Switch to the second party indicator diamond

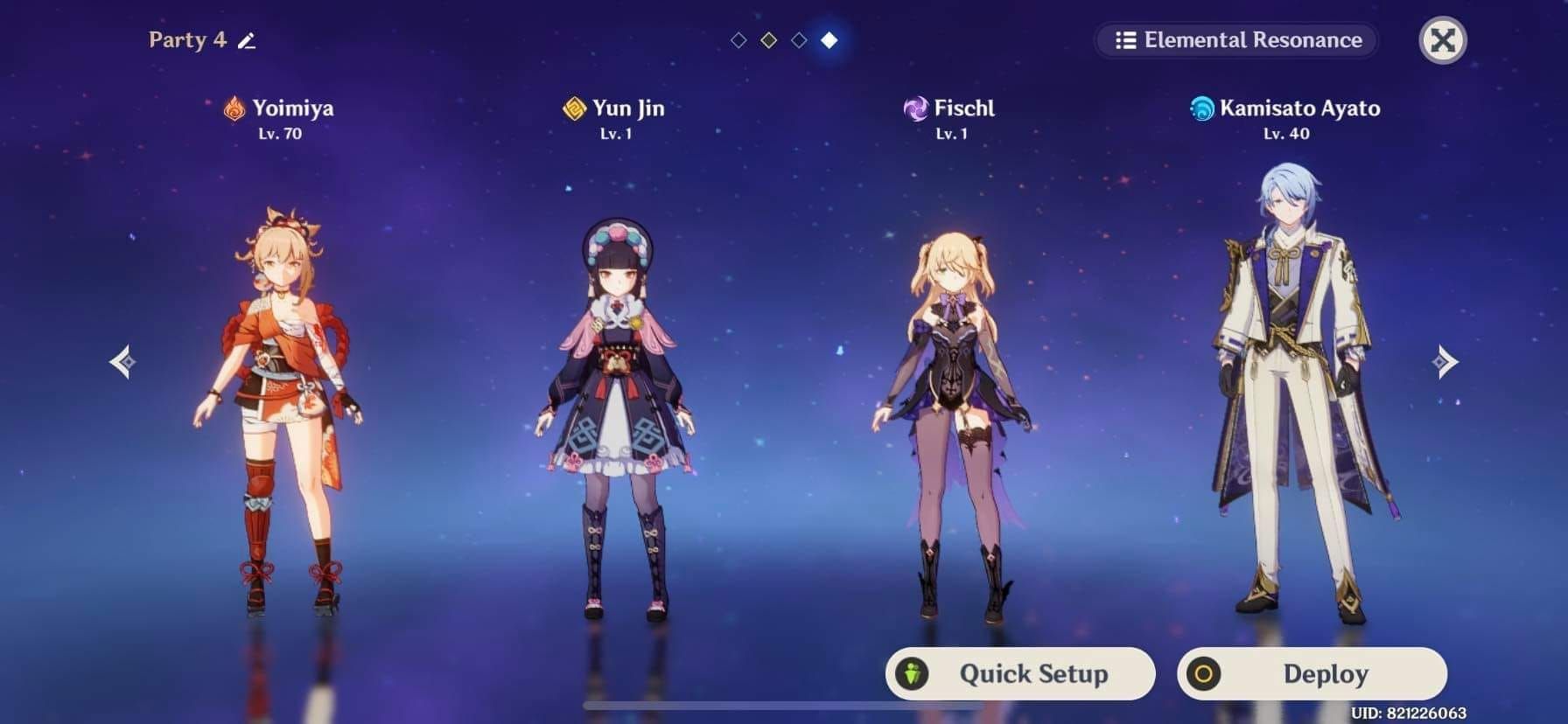pyautogui.click(x=769, y=40)
